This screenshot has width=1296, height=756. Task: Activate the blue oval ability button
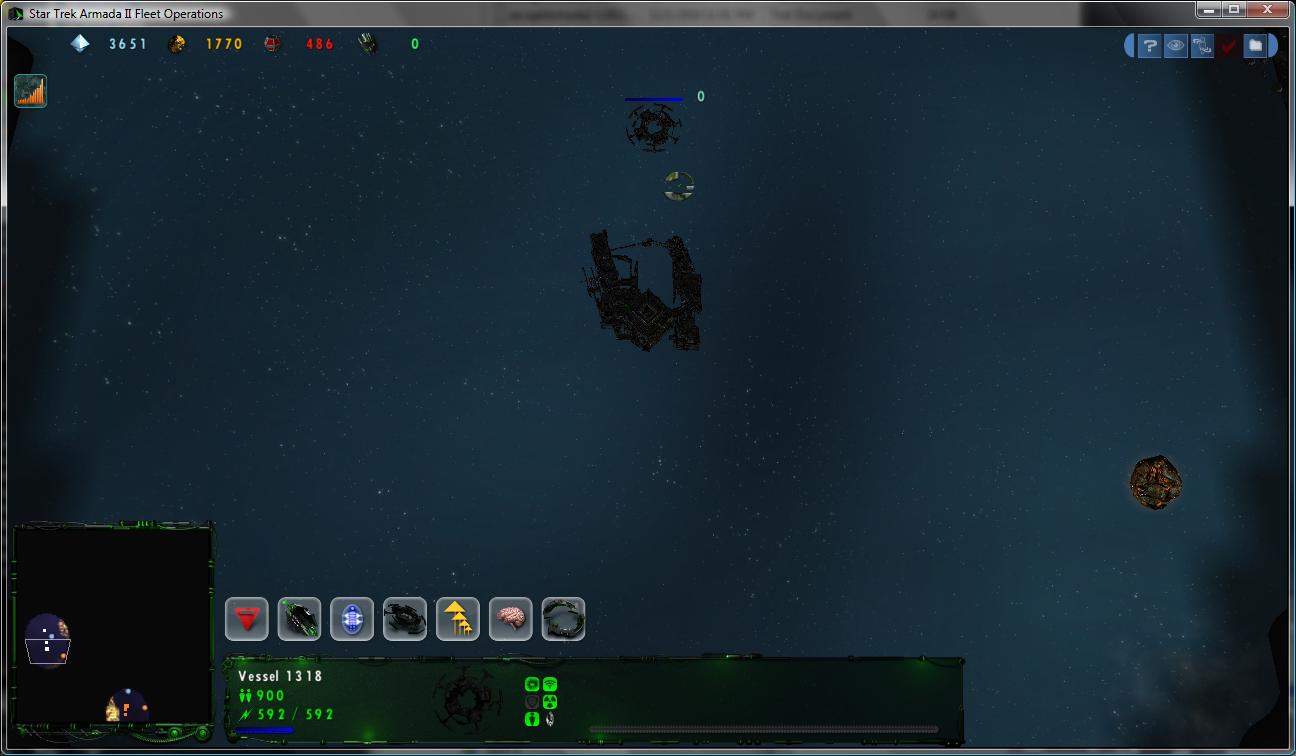coord(352,619)
